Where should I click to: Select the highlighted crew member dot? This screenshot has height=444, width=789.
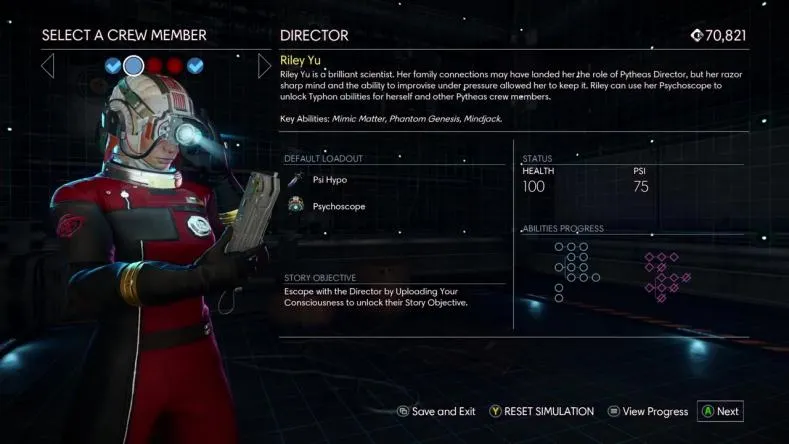[133, 66]
